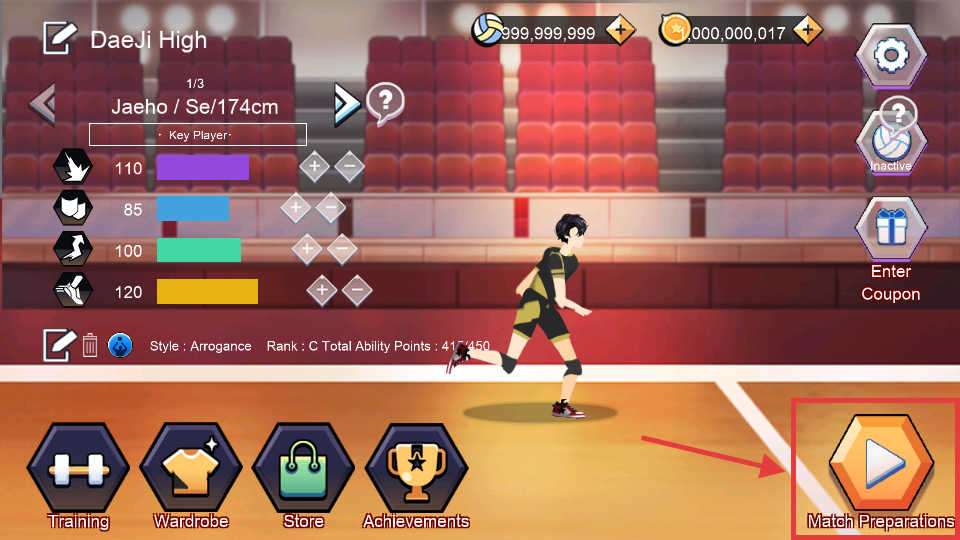Edit the DaeJi High team name
This screenshot has width=960, height=540.
click(x=60, y=40)
